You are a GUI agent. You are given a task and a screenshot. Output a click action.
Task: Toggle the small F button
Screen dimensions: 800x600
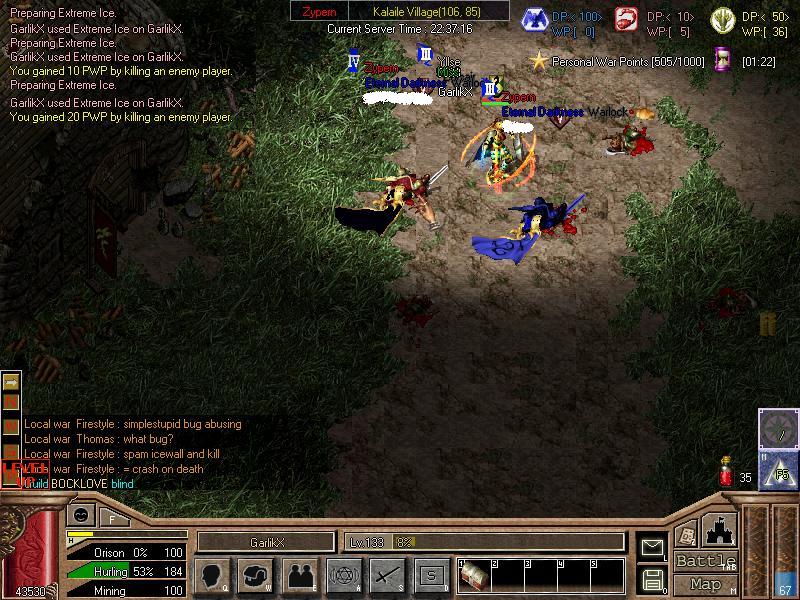[x=111, y=517]
